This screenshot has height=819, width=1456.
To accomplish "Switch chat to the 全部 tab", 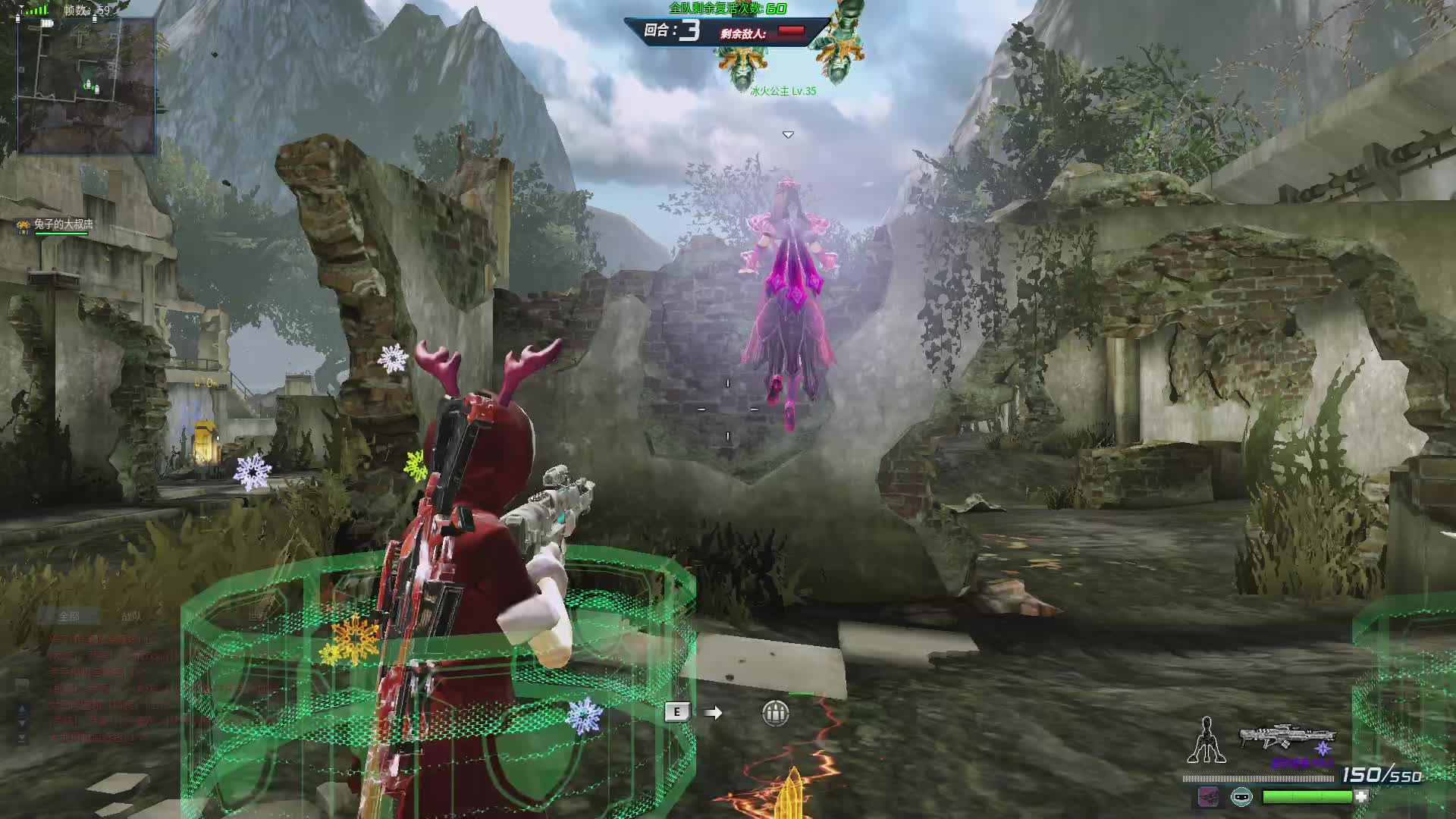I will pos(69,616).
